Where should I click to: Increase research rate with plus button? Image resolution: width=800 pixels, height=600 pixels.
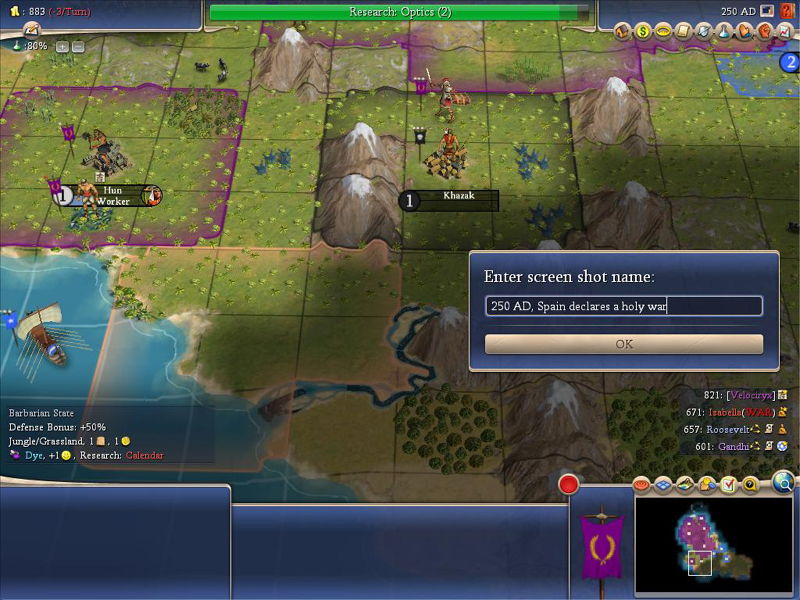(62, 46)
